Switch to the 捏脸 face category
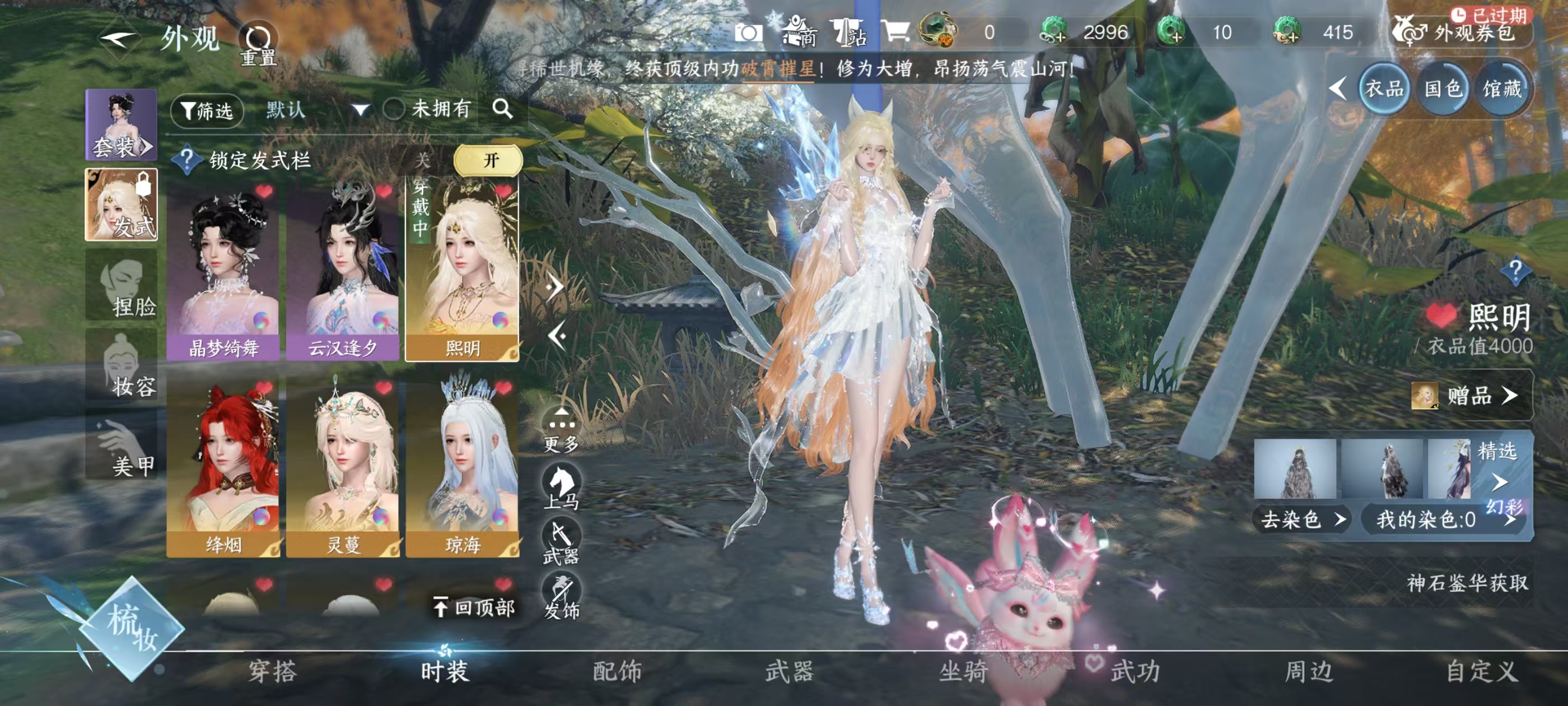 point(122,286)
